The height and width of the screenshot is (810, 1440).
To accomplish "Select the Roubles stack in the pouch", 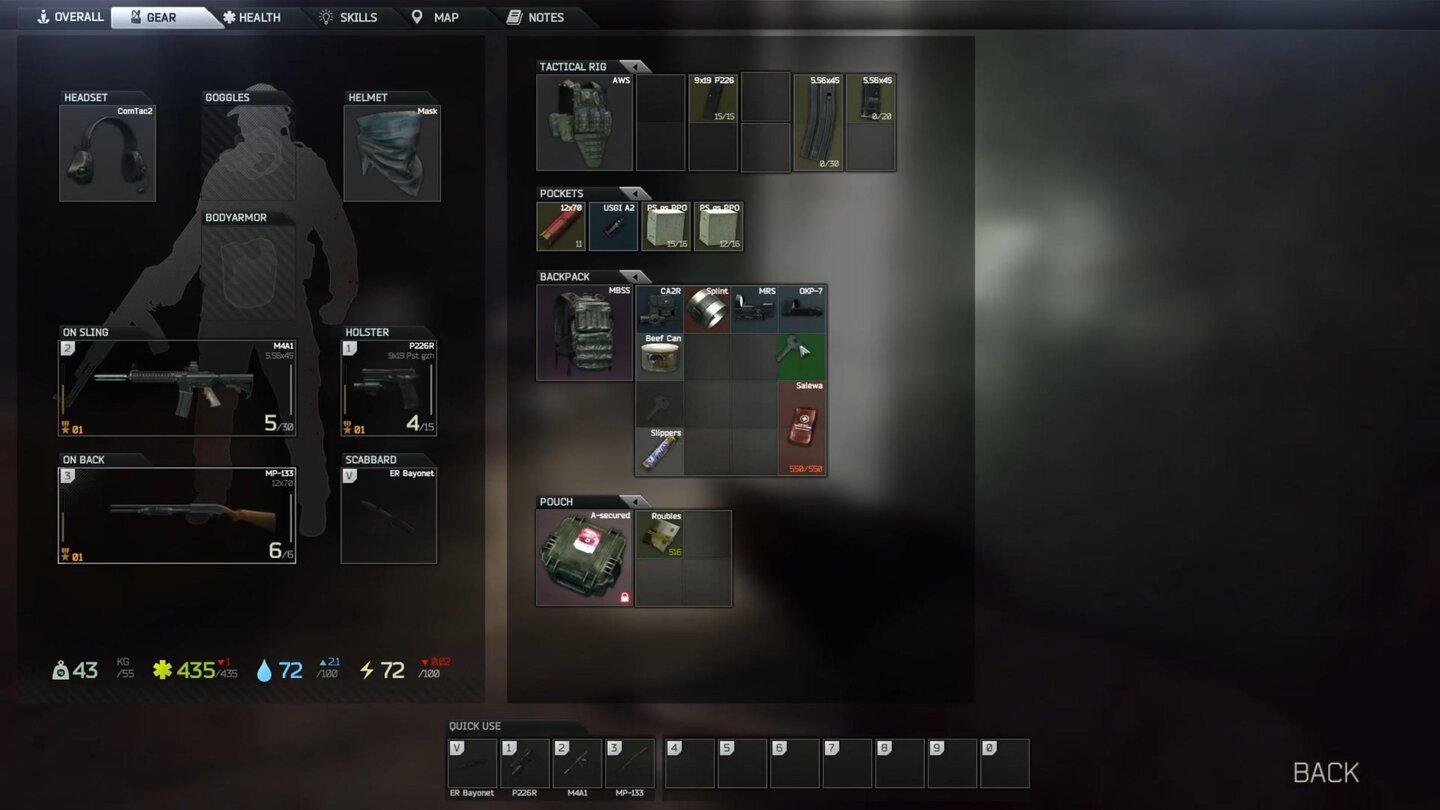I will pyautogui.click(x=659, y=533).
